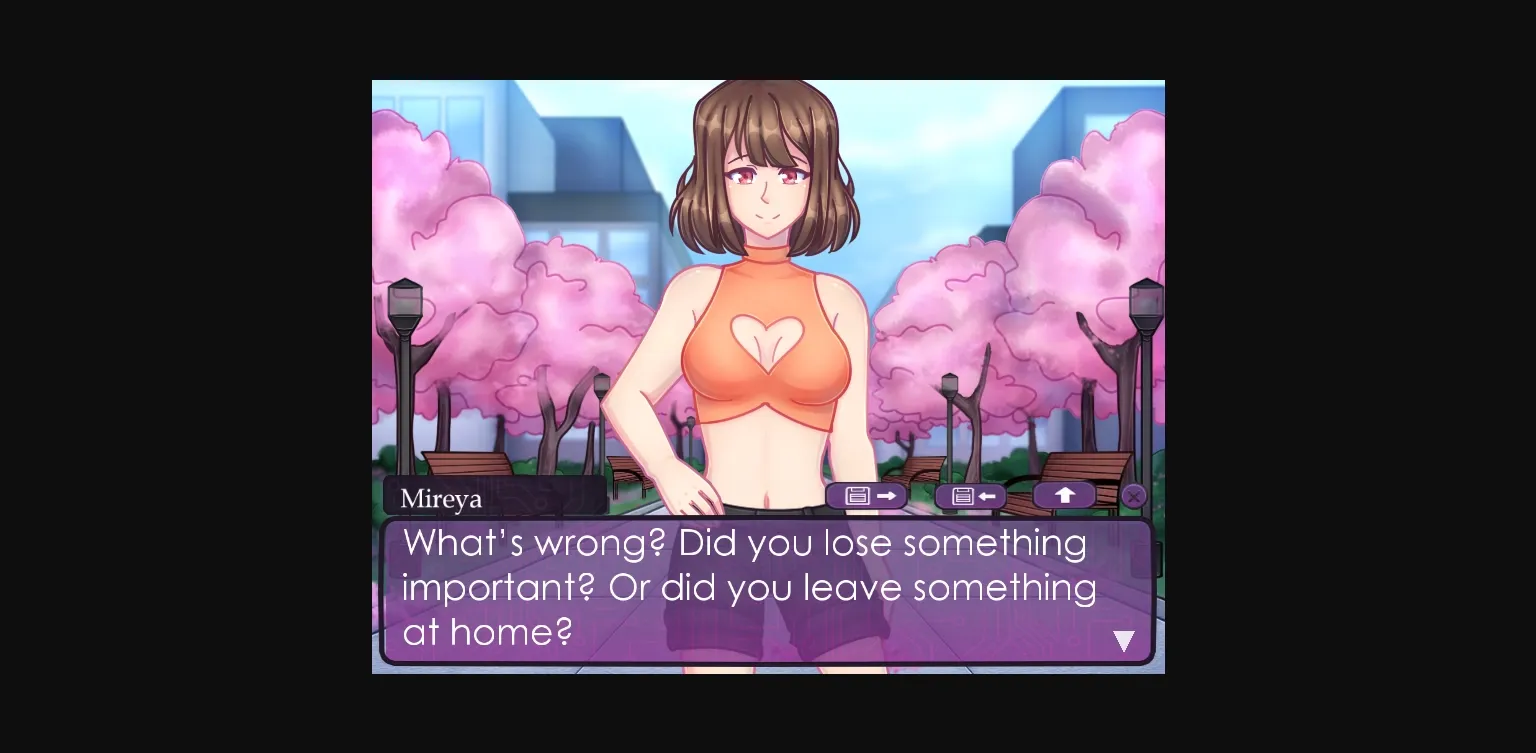Click the purple dialogue box panel
The image size is (1536, 753).
point(768,590)
